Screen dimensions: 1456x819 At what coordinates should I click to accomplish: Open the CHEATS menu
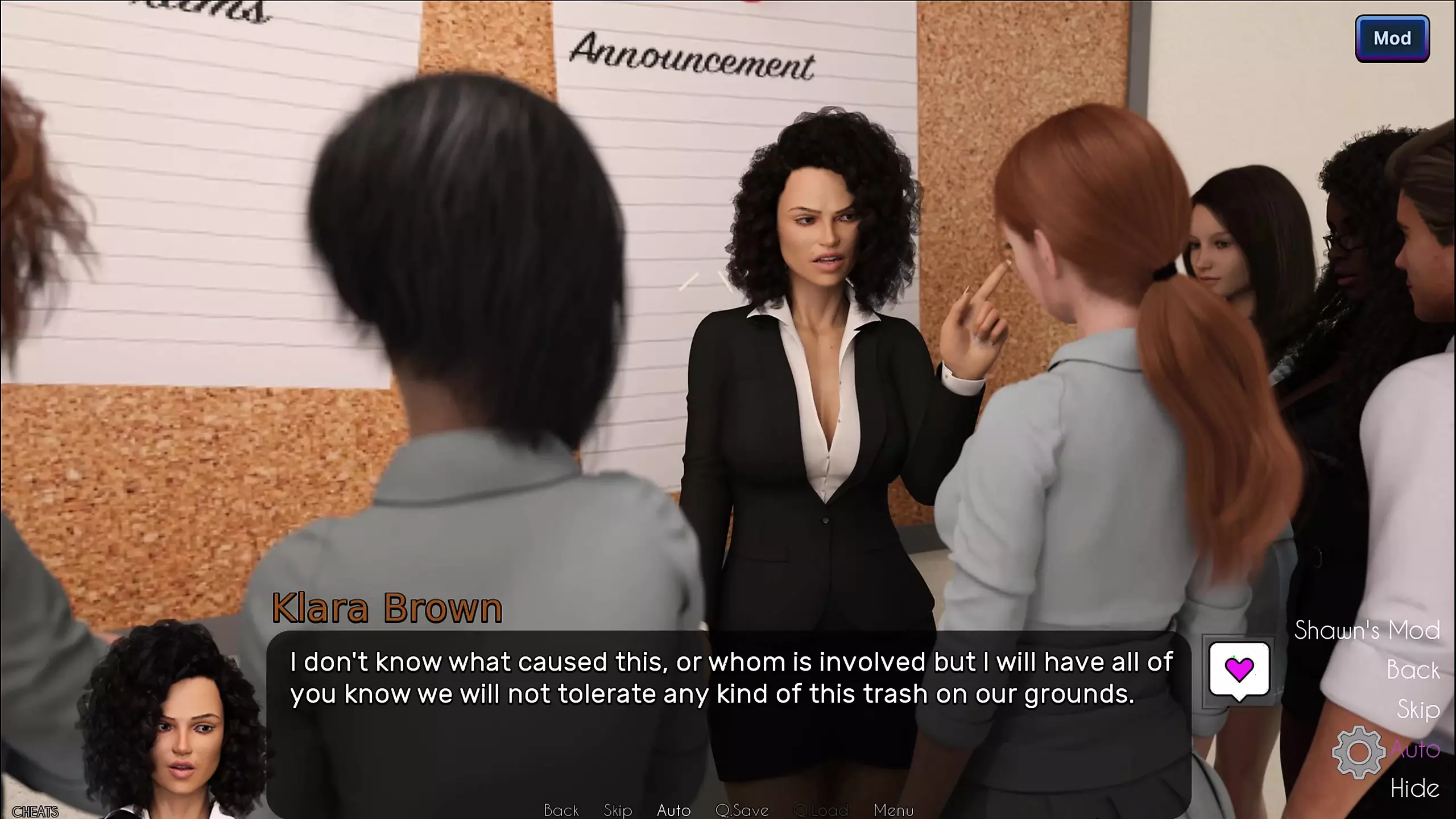(35, 812)
